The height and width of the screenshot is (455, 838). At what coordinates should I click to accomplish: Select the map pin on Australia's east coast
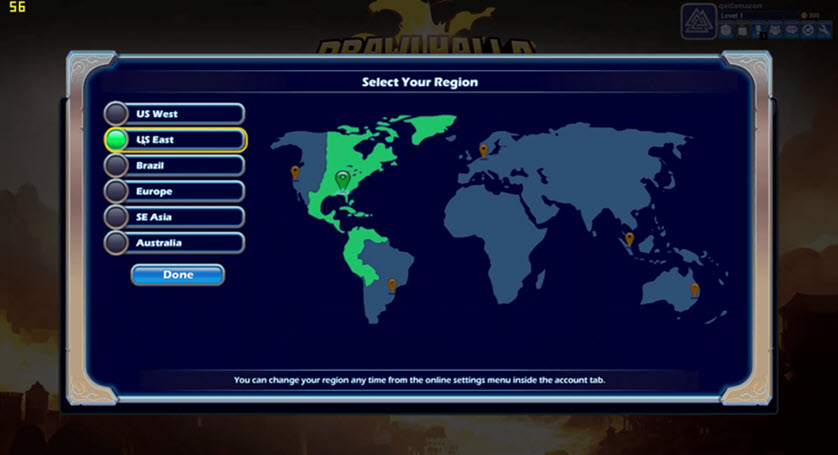click(x=695, y=289)
